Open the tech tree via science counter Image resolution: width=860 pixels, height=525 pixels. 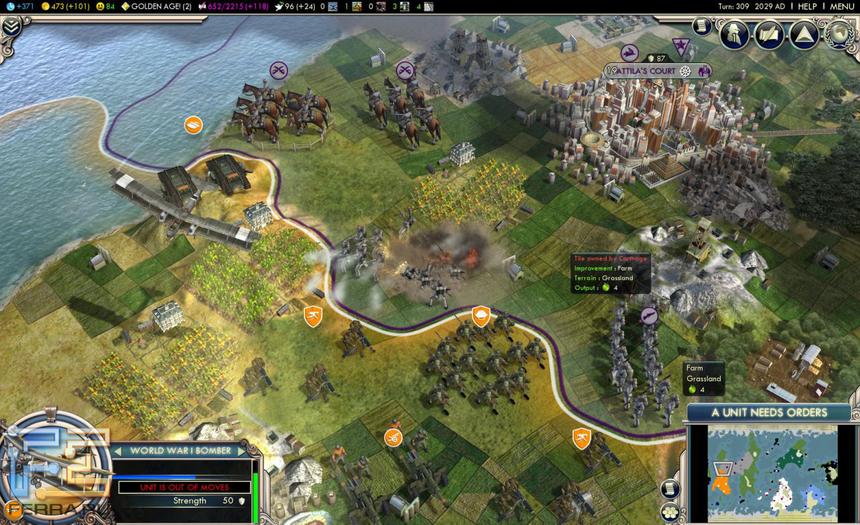tap(19, 6)
